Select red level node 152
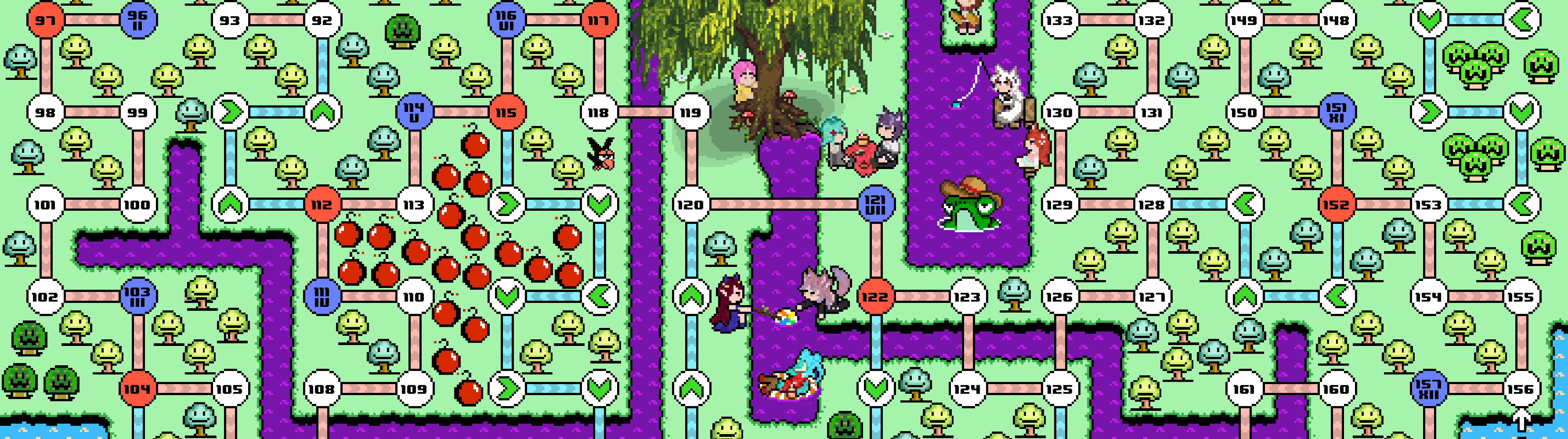The width and height of the screenshot is (1568, 439). click(1337, 204)
